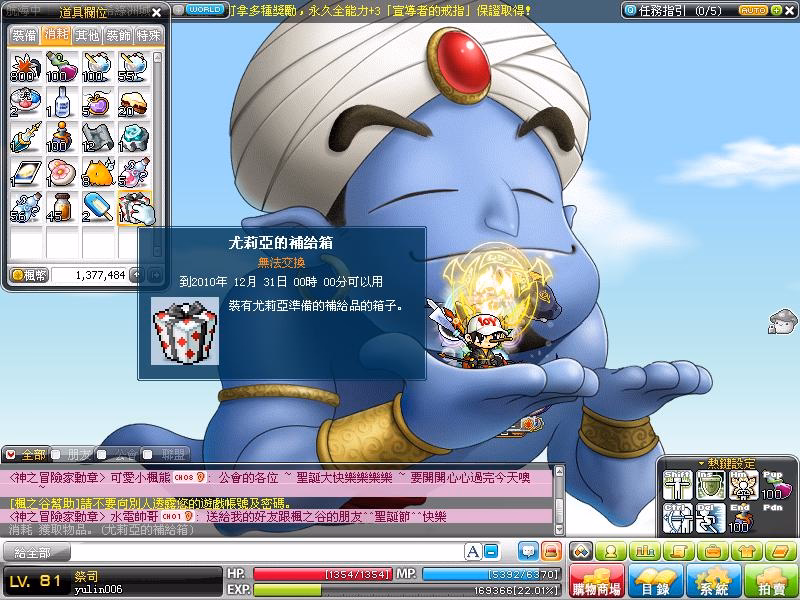
Task: Select the 特殊 special items tab
Action: pos(149,35)
